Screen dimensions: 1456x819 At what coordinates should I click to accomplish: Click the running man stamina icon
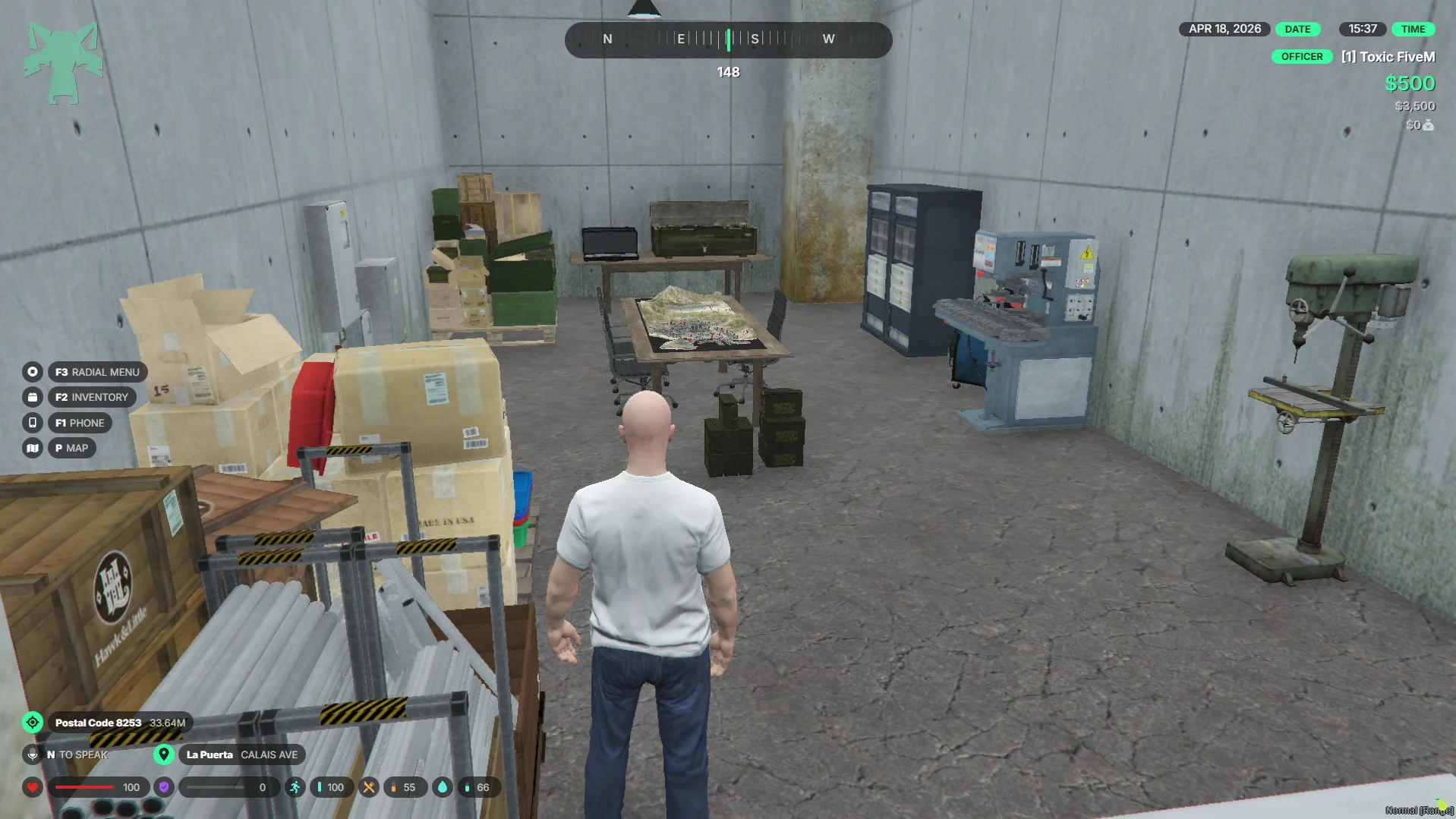[x=295, y=787]
